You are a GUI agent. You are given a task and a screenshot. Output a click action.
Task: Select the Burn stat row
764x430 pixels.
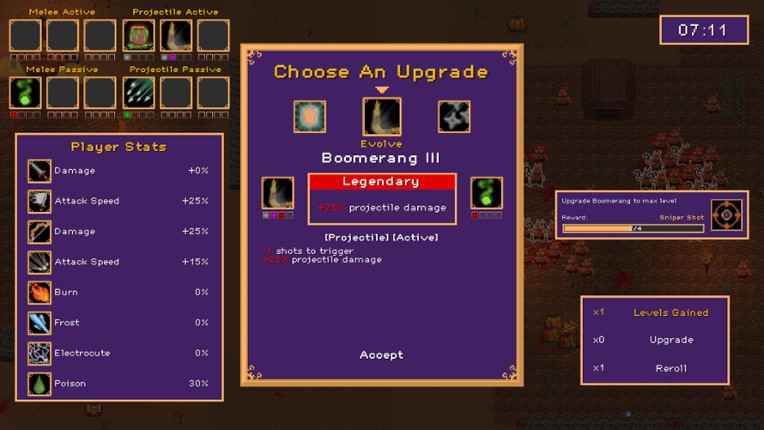(120, 292)
